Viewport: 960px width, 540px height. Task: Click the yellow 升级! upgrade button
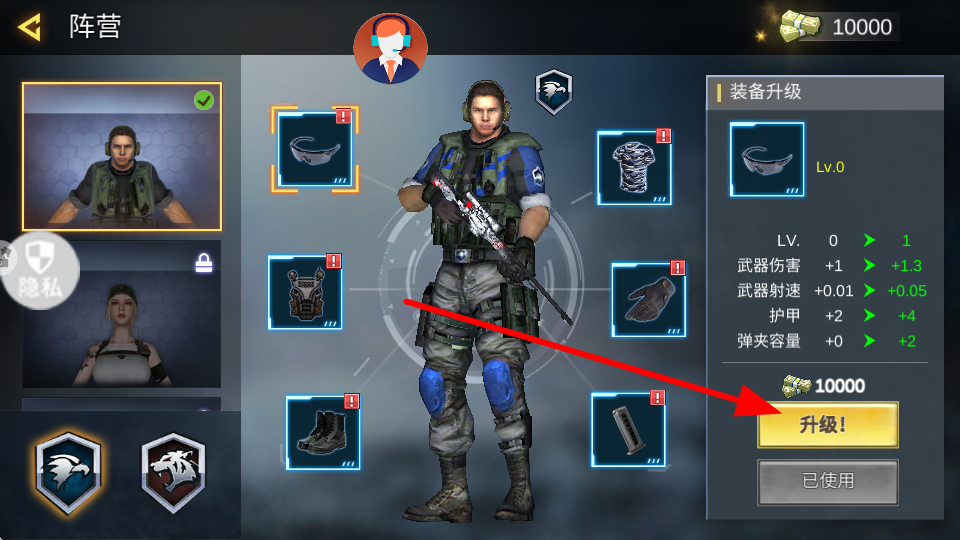point(827,425)
